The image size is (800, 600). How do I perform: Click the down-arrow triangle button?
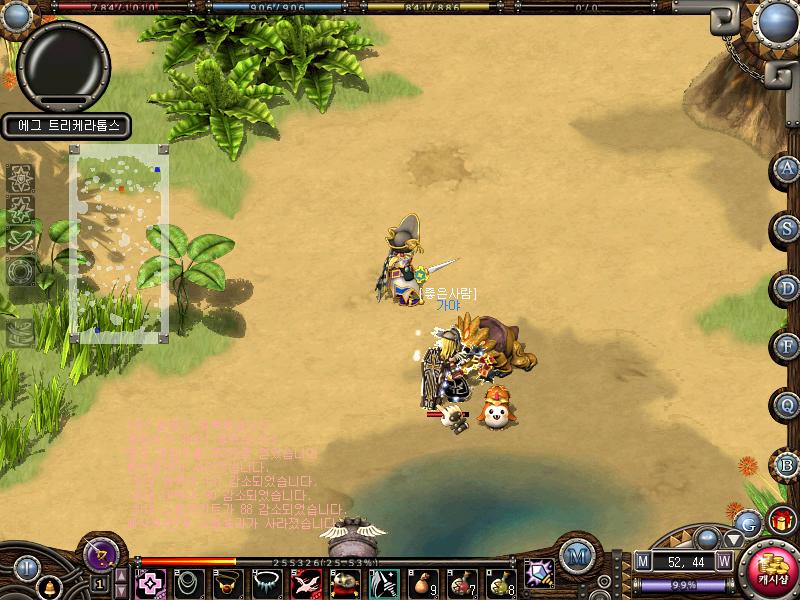(x=735, y=540)
